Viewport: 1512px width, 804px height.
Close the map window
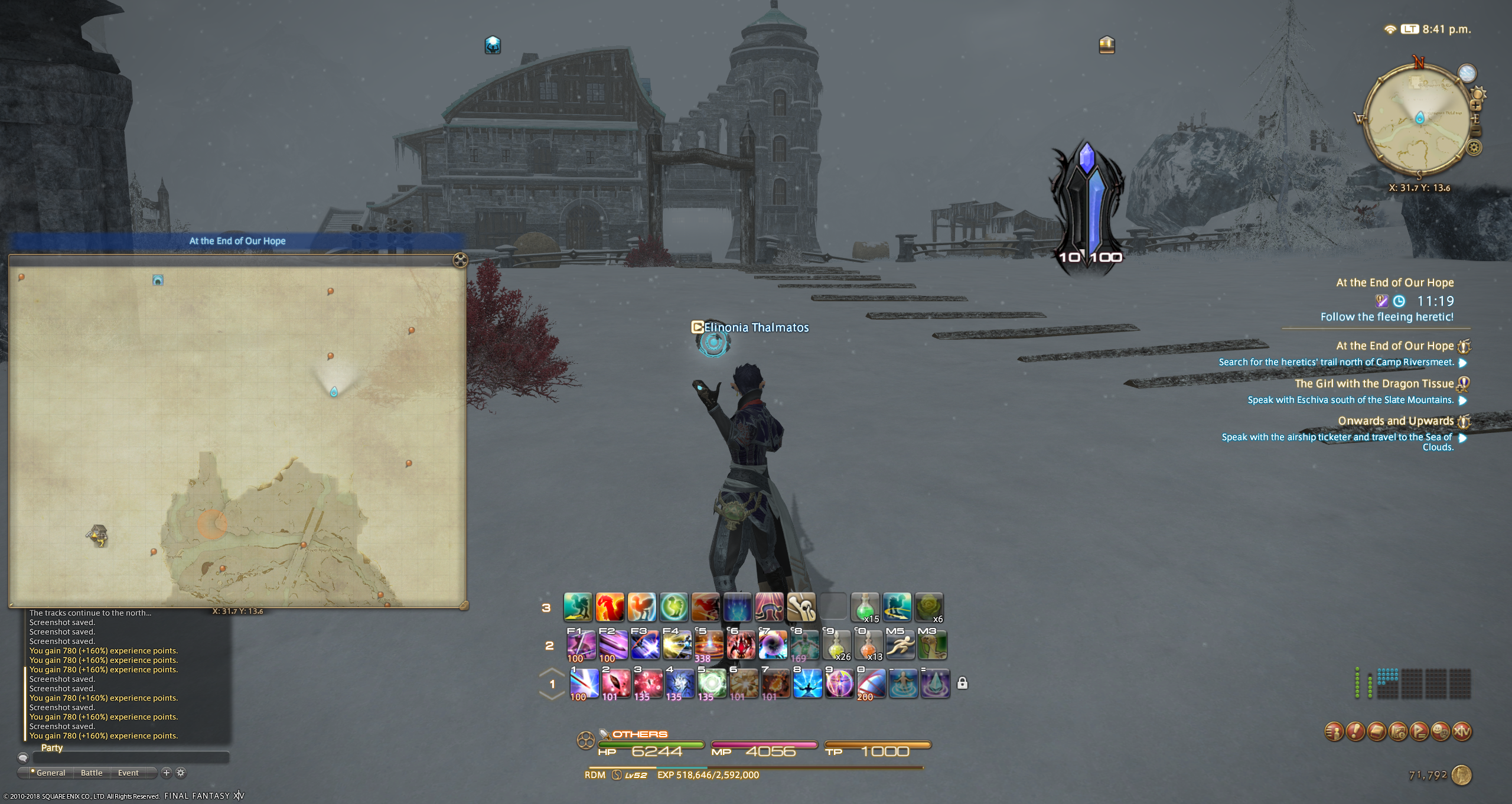[x=460, y=260]
